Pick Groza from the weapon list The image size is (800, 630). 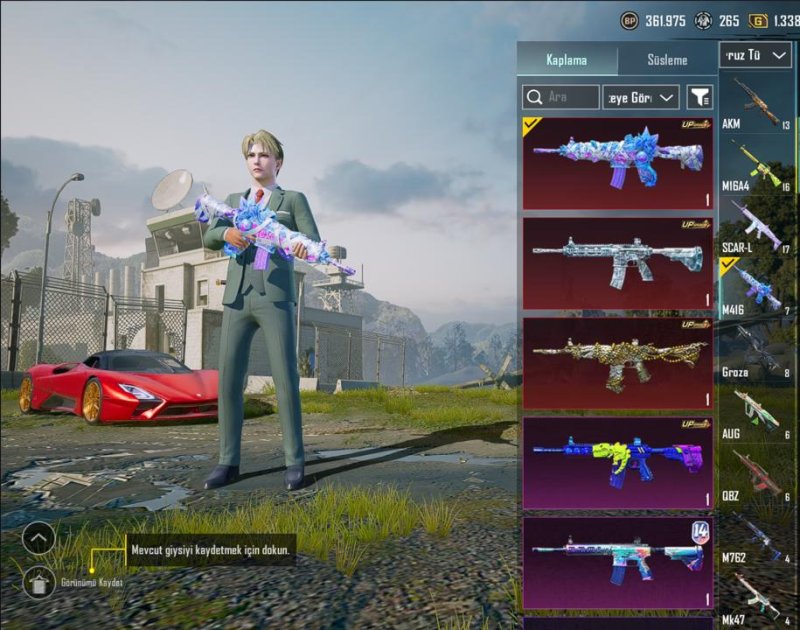757,351
